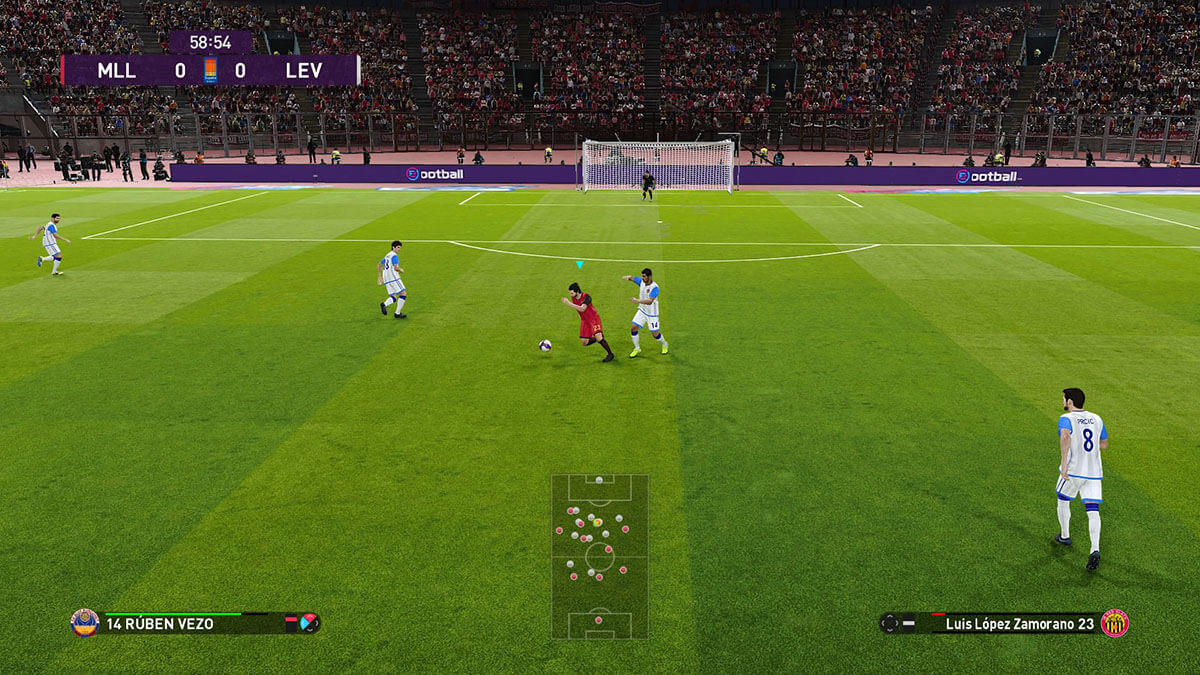Click the red-yellow crest beside Zamorano

pyautogui.click(x=1114, y=623)
